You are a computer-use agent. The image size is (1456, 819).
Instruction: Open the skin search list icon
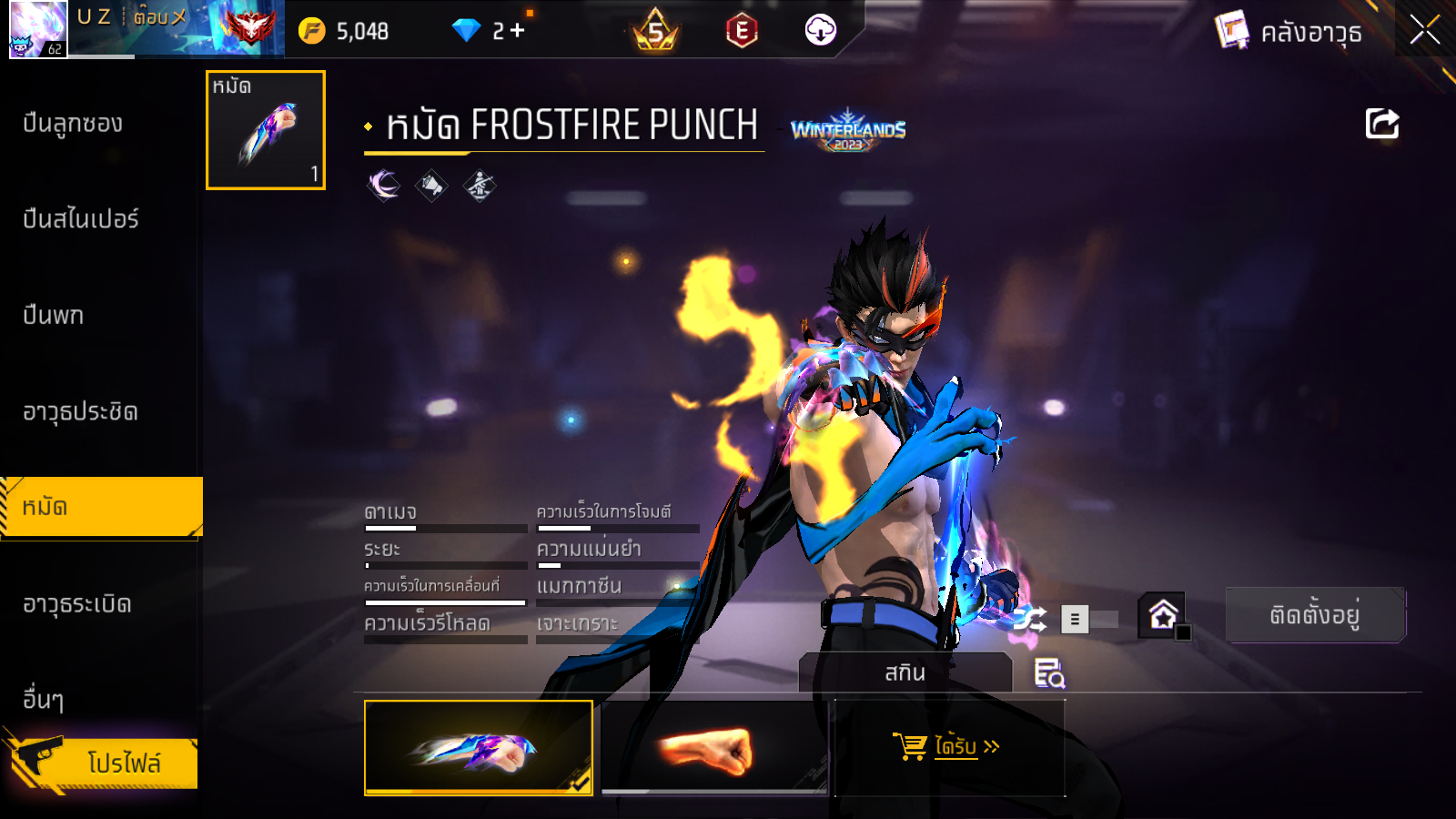(1049, 673)
